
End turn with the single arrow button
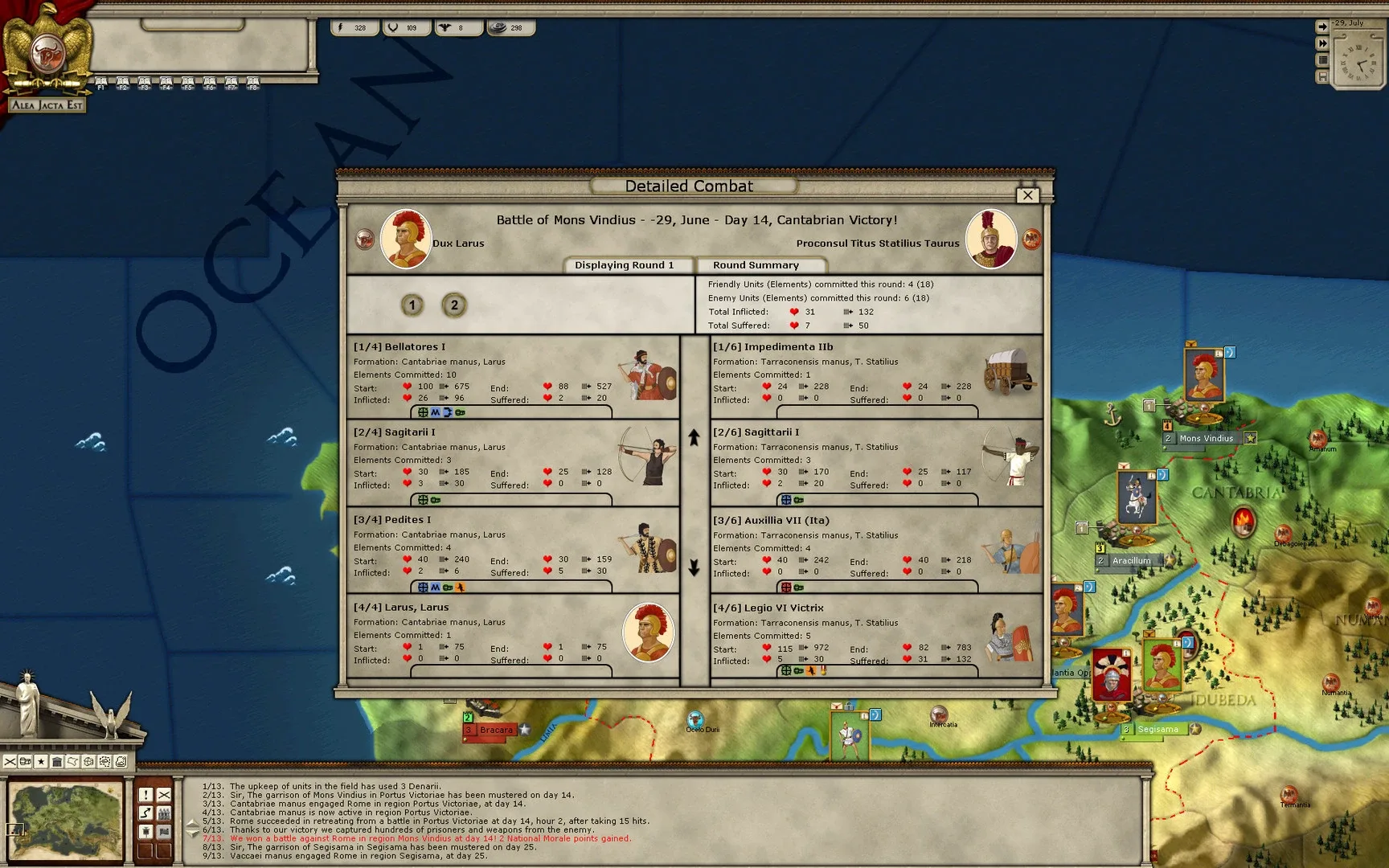[1321, 27]
